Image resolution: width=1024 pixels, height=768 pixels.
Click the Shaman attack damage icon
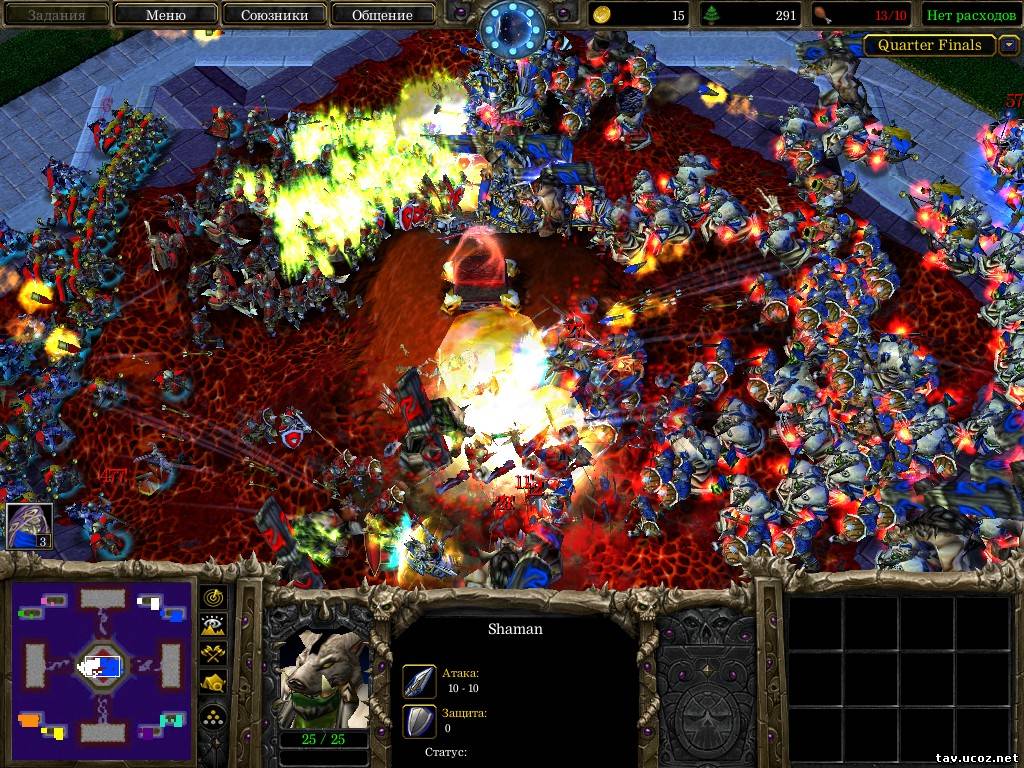[419, 681]
